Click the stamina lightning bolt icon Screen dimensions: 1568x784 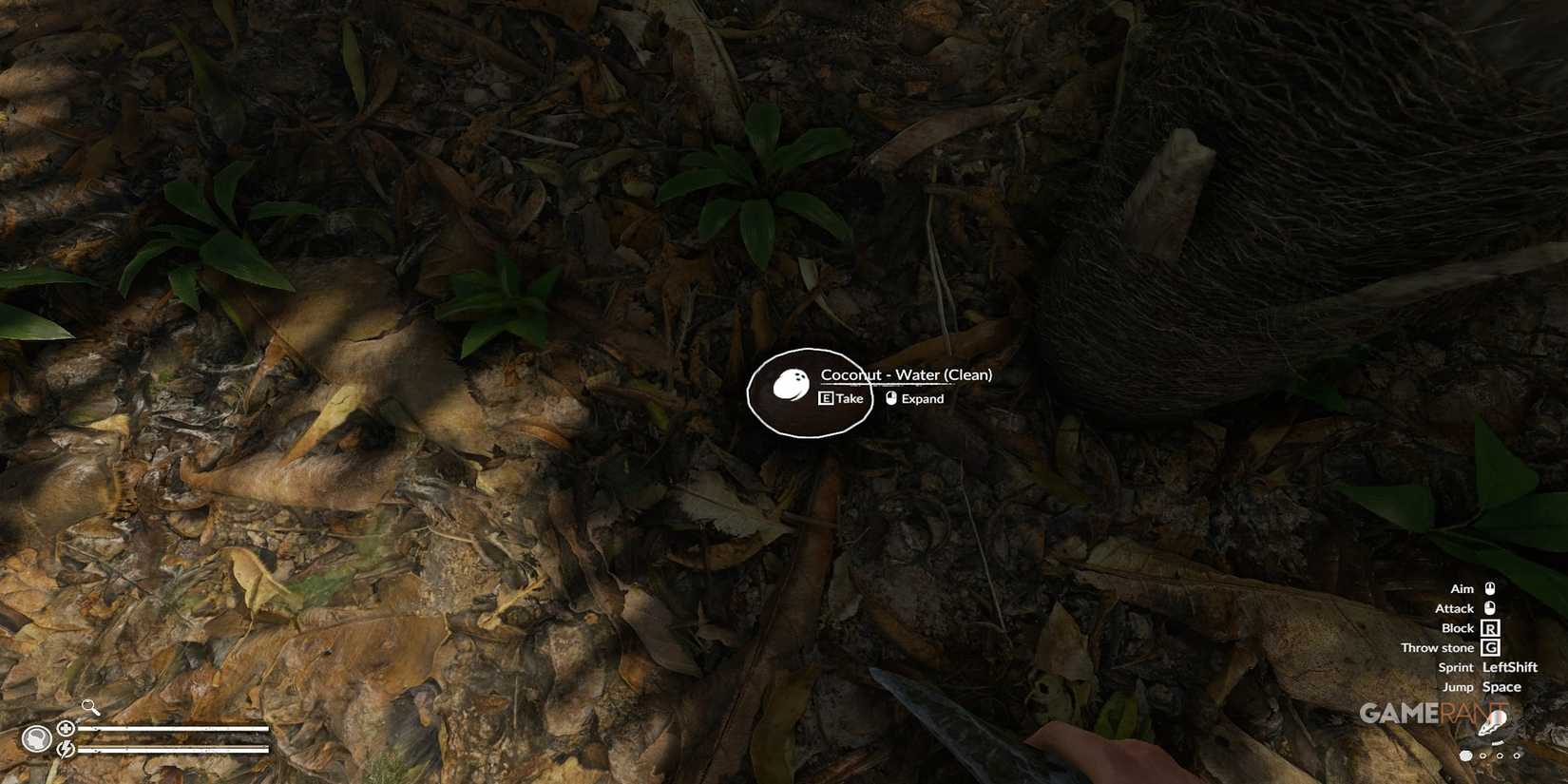66,749
